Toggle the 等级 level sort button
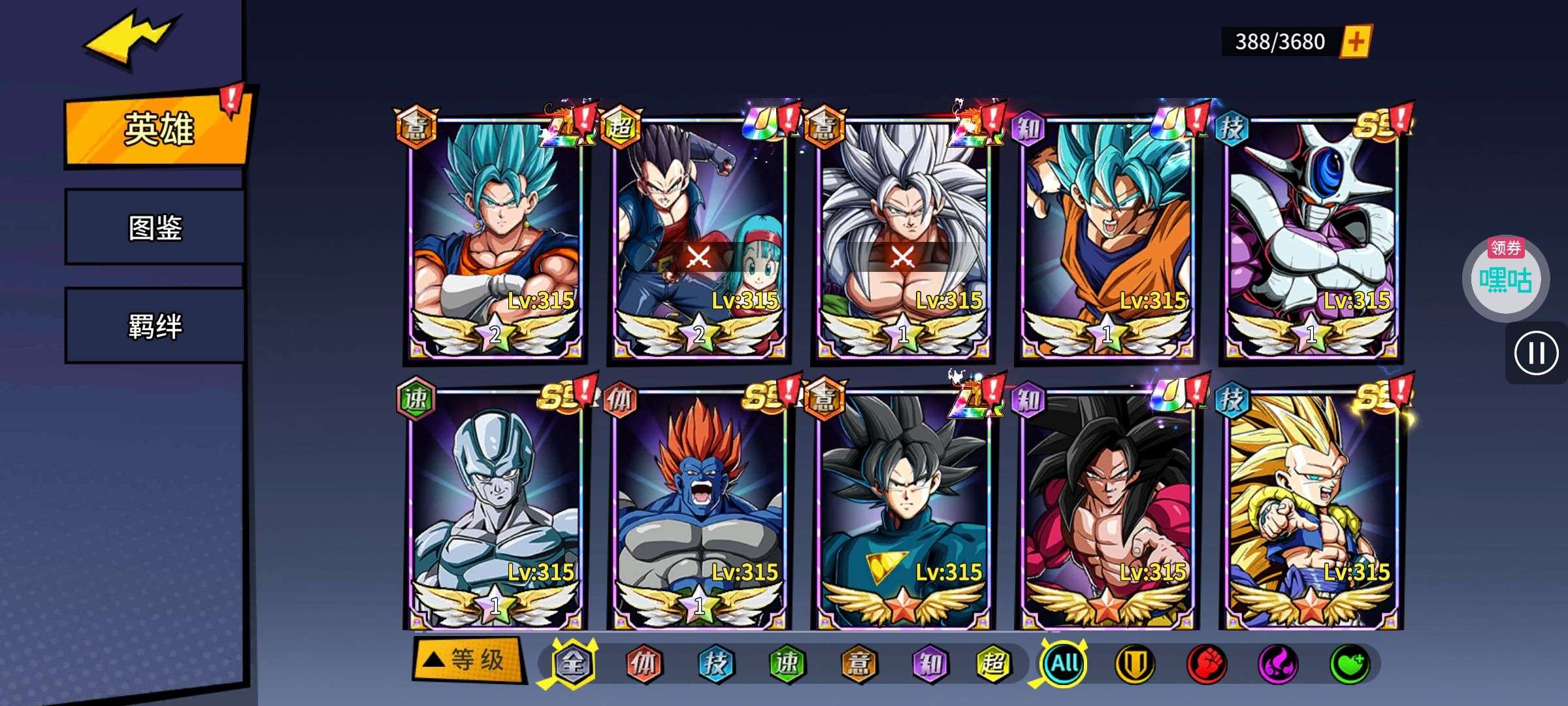 coord(469,660)
